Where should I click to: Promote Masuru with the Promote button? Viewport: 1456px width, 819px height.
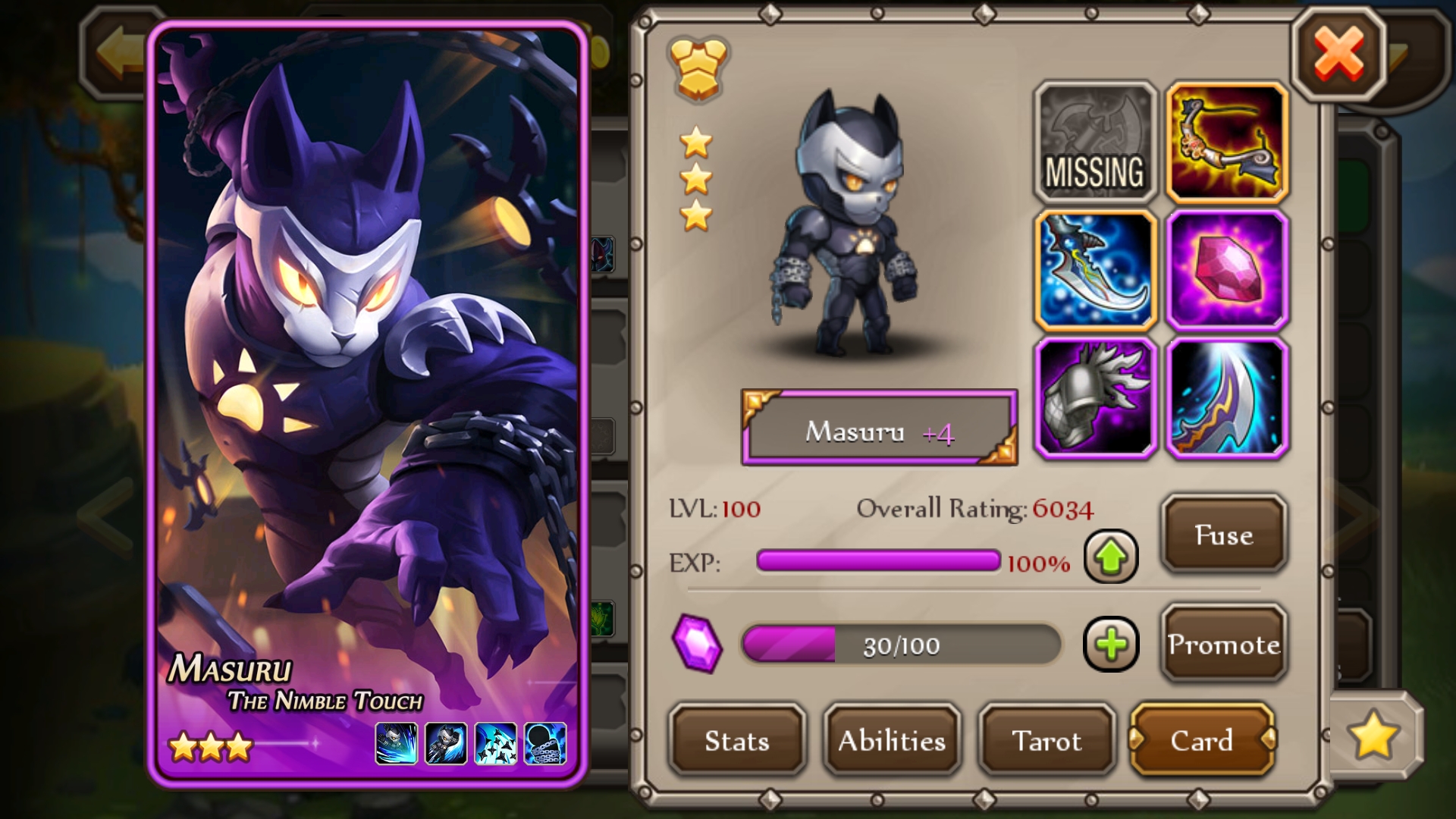[x=1223, y=644]
